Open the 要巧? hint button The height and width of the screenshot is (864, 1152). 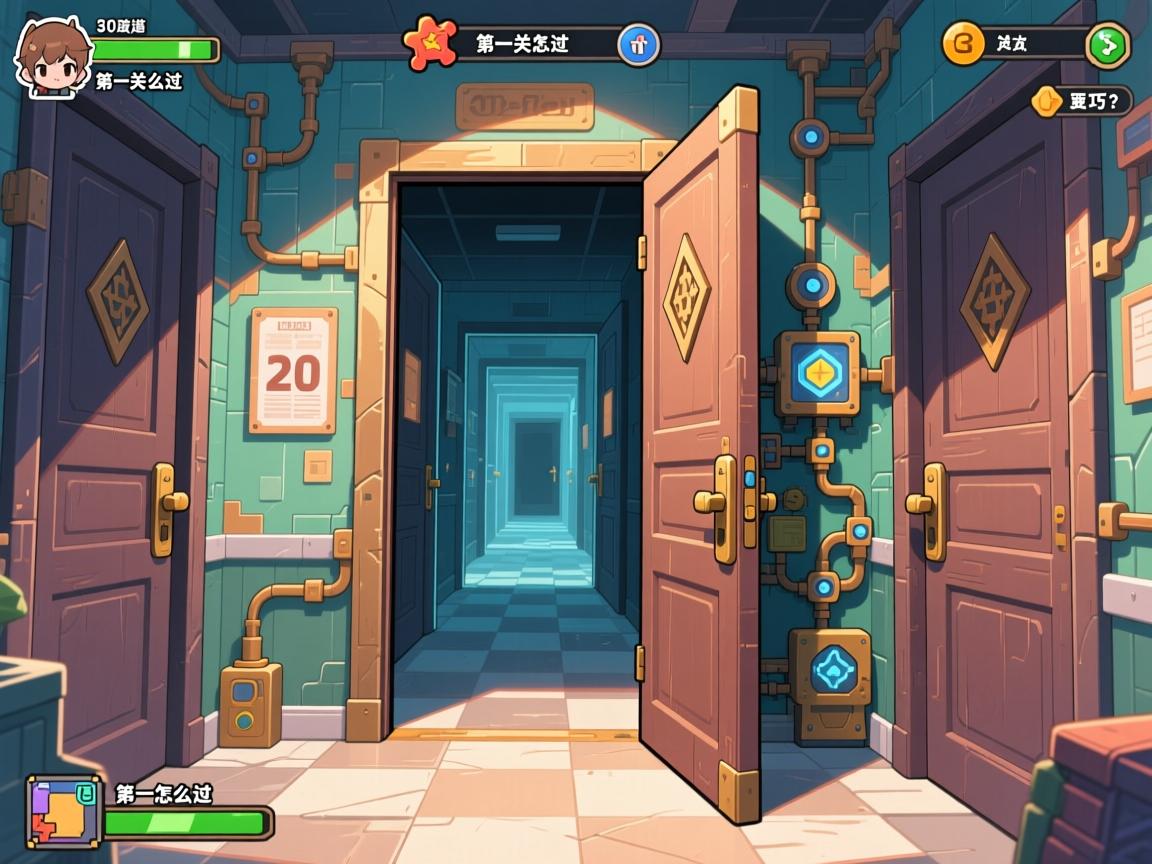1082,101
